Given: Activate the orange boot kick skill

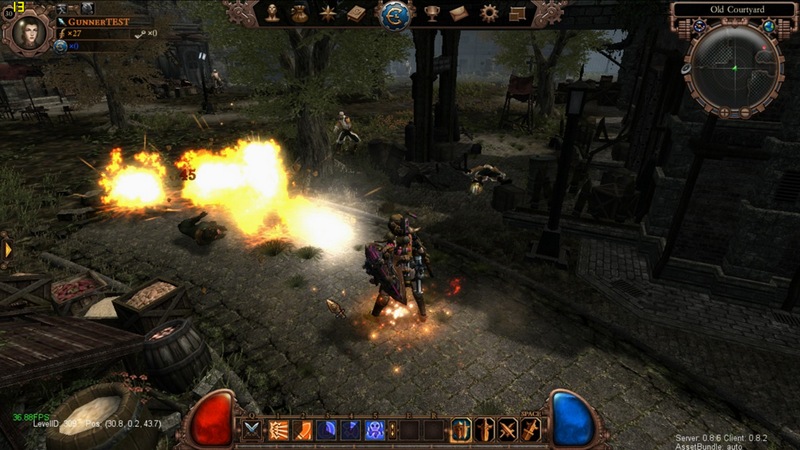Looking at the screenshot, I should click(x=302, y=430).
